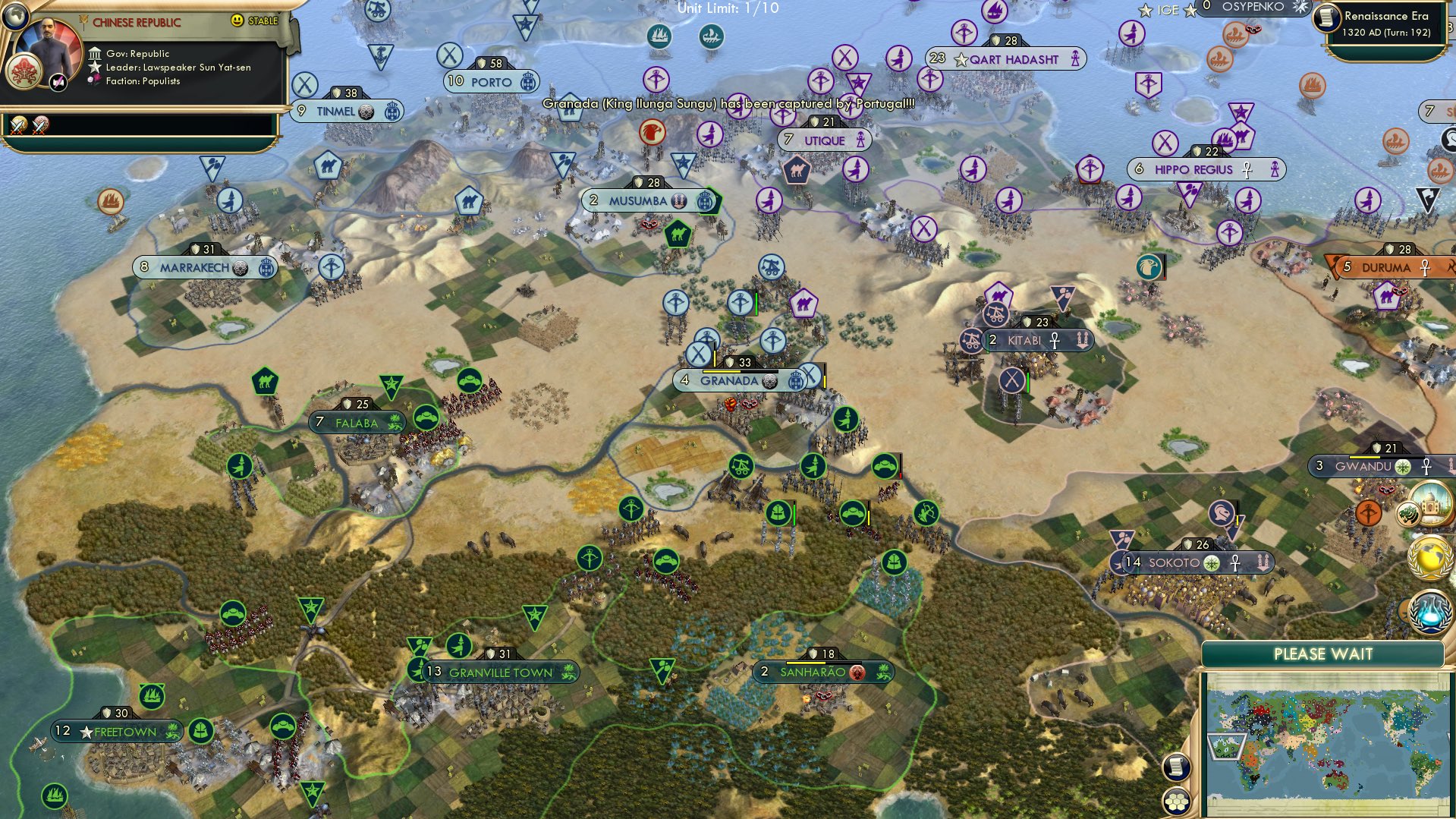Click the PLEASE WAIT panel
Image resolution: width=1456 pixels, height=819 pixels.
[1323, 654]
